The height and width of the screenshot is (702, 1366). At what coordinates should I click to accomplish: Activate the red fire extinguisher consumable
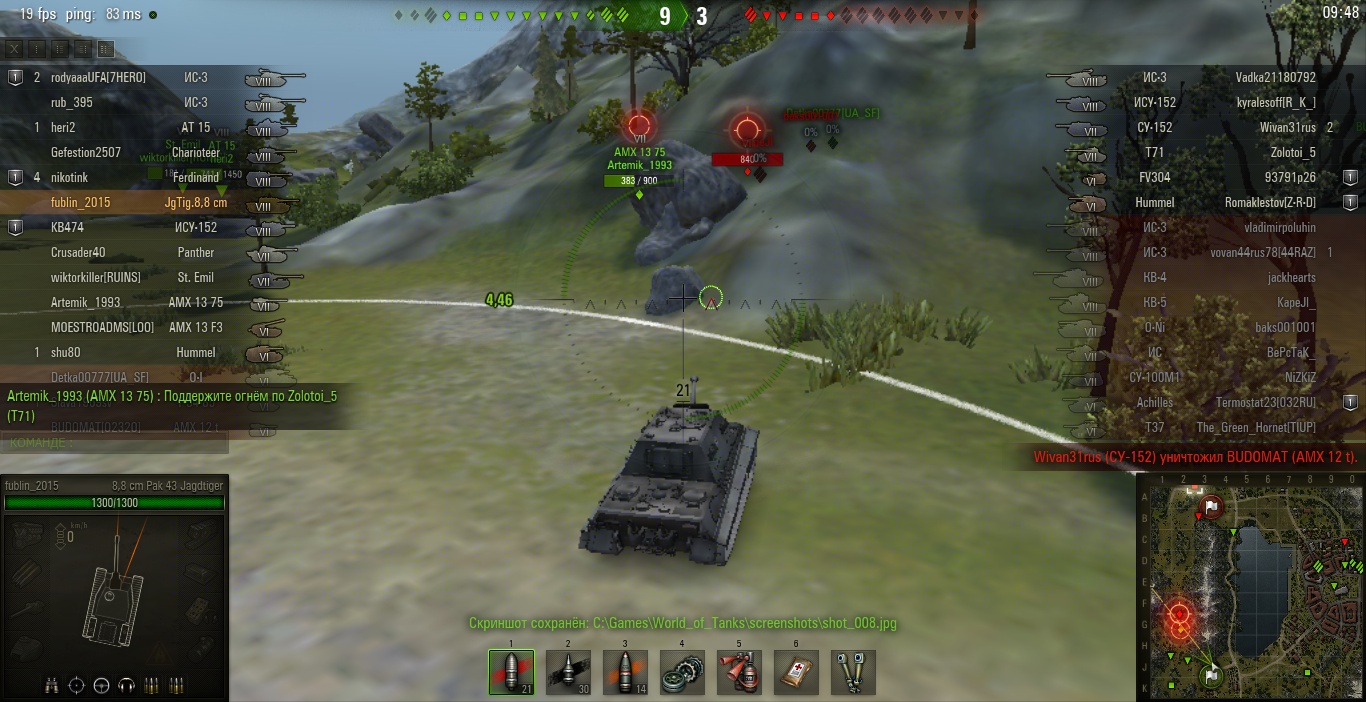[739, 672]
